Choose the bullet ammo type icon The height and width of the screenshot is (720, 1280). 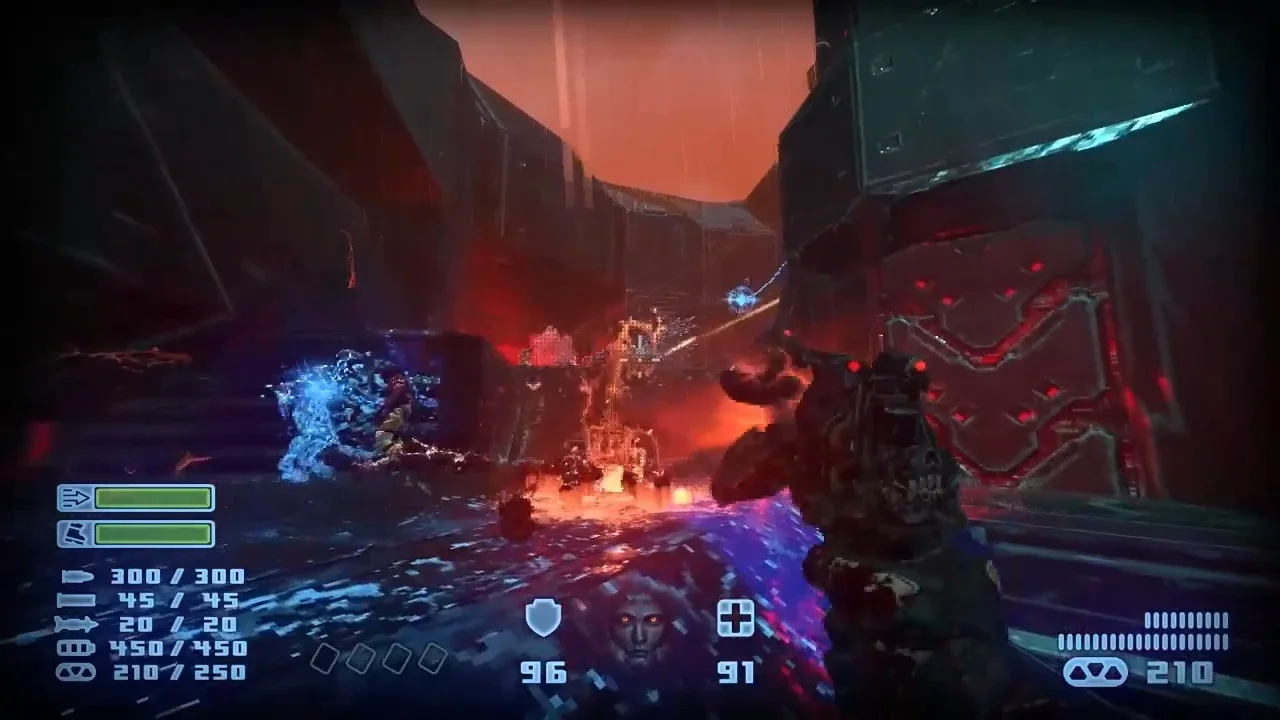pos(77,576)
